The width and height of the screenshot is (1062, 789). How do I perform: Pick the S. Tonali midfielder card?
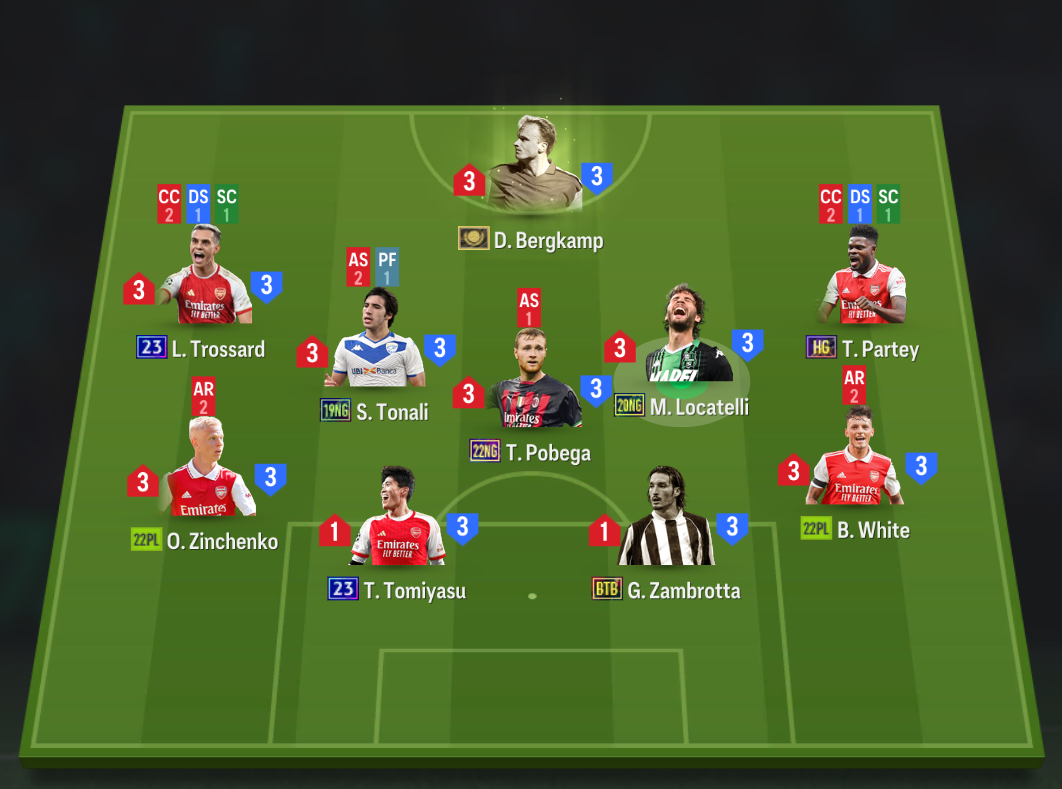point(375,343)
